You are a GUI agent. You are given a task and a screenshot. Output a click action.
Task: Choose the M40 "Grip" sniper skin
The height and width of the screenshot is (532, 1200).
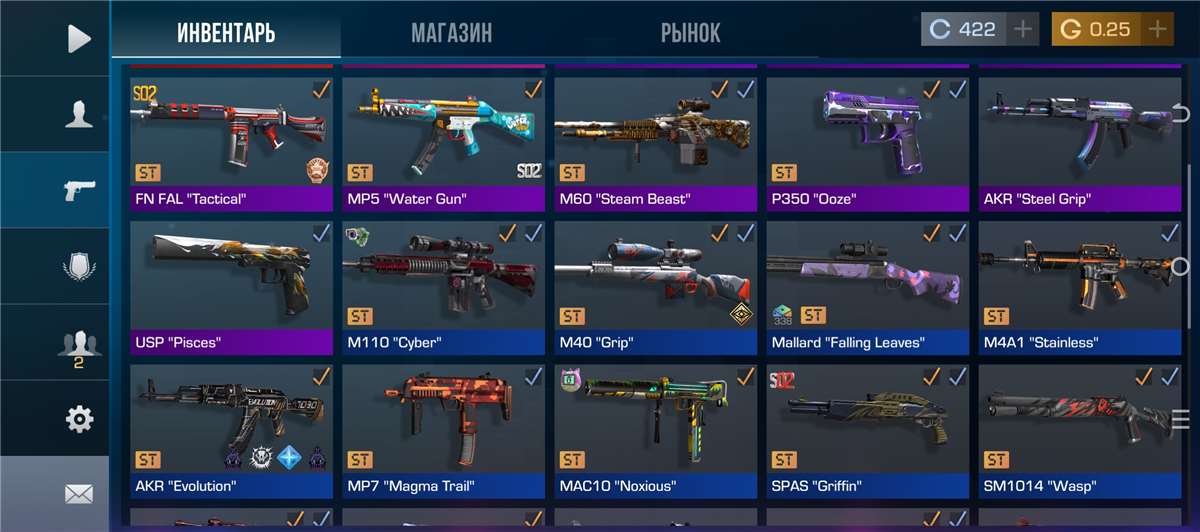655,284
